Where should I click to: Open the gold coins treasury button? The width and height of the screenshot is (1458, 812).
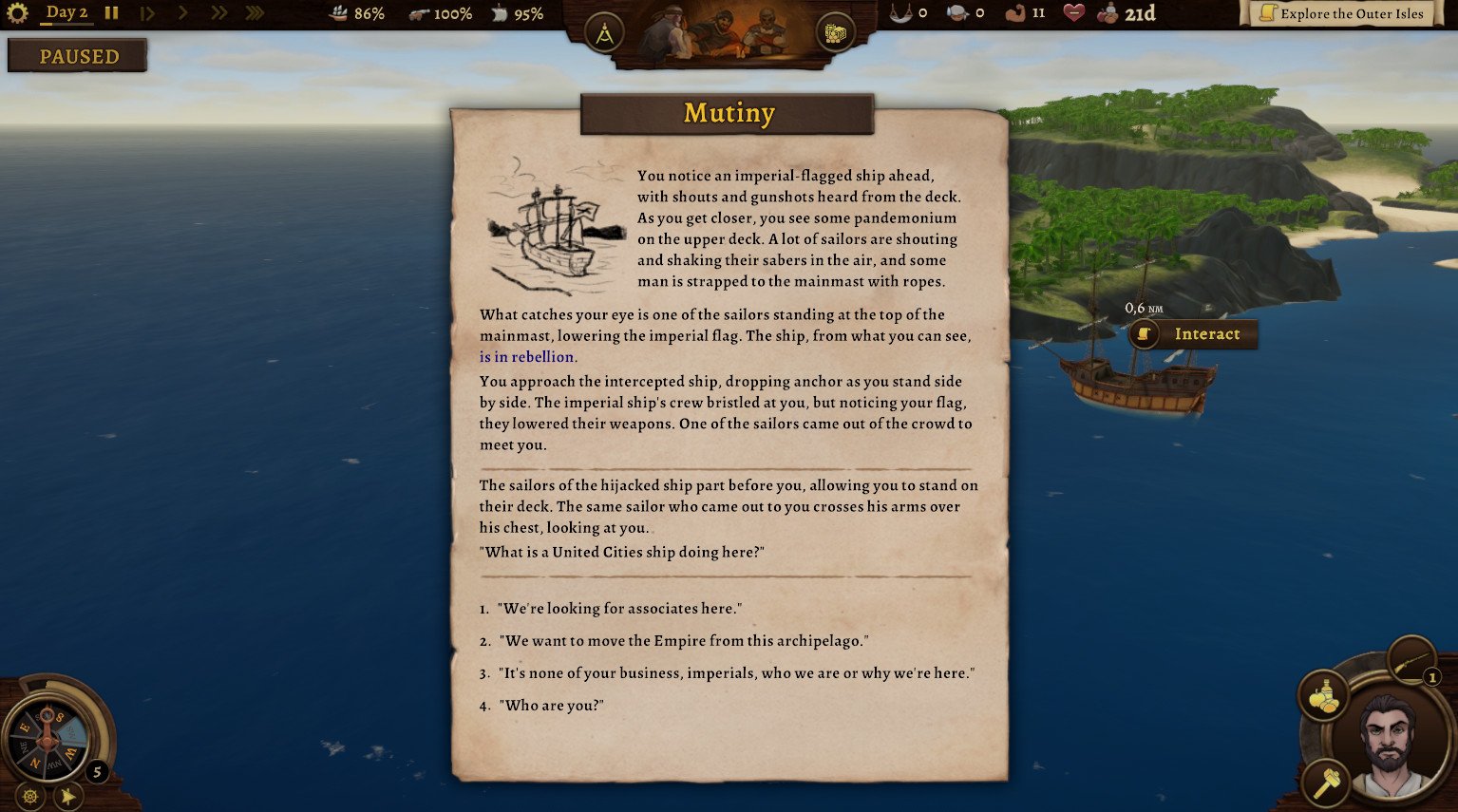(x=835, y=34)
